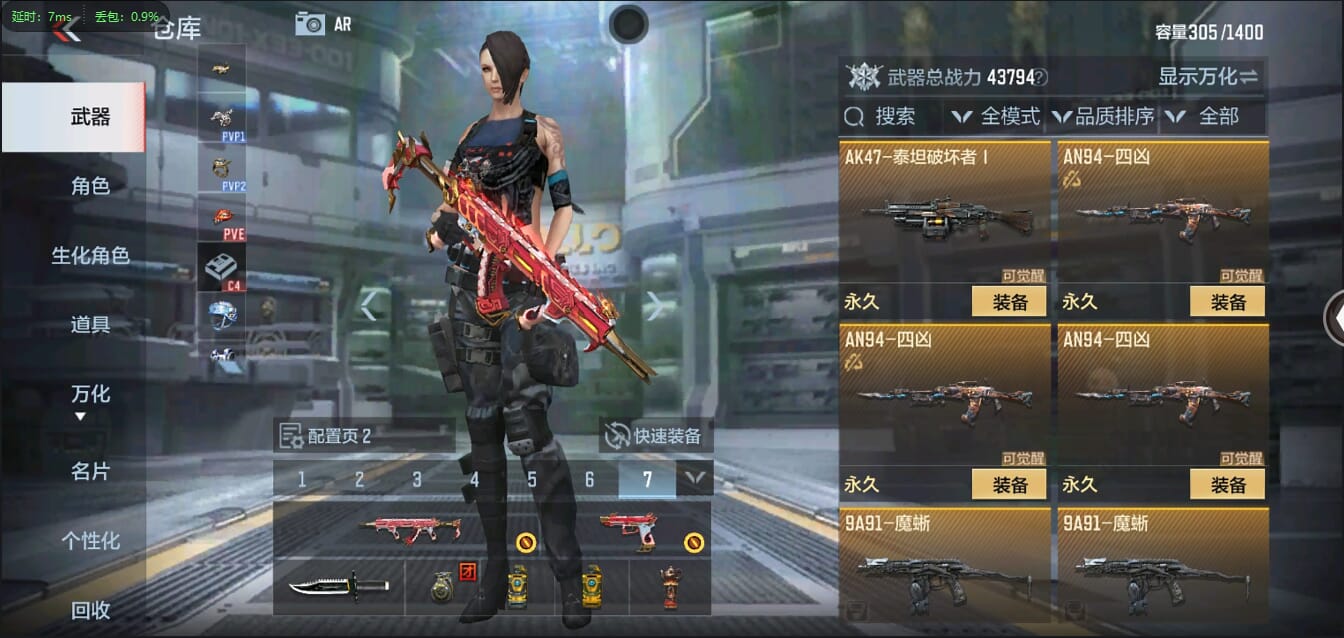Select the 道具 items tab
This screenshot has width=1344, height=638.
[x=90, y=325]
